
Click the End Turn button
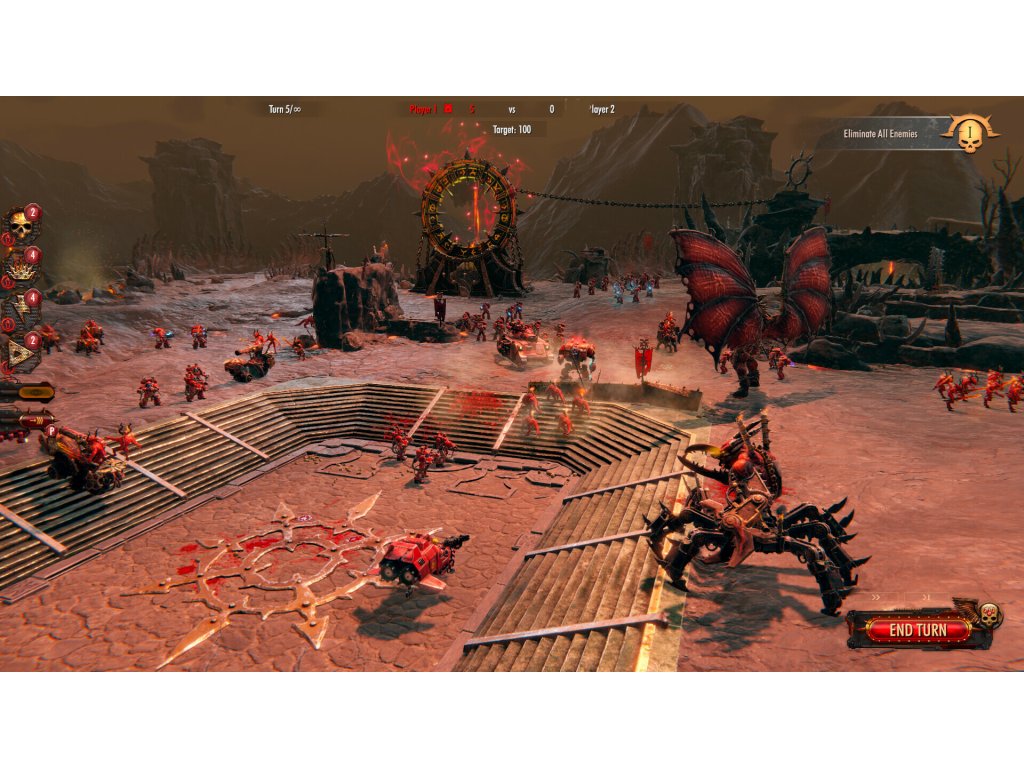coord(917,630)
